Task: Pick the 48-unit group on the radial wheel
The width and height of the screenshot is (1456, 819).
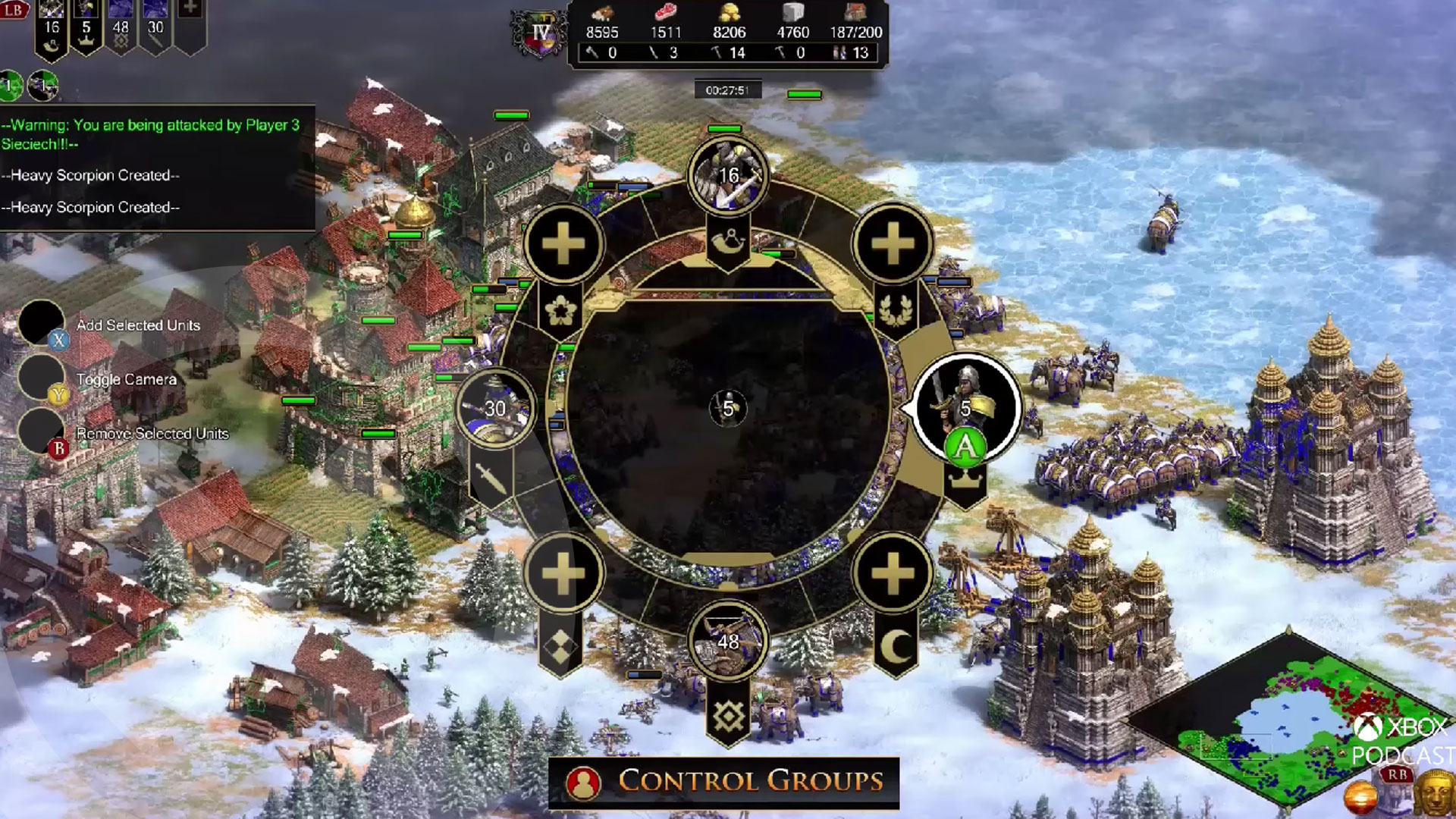Action: [728, 642]
